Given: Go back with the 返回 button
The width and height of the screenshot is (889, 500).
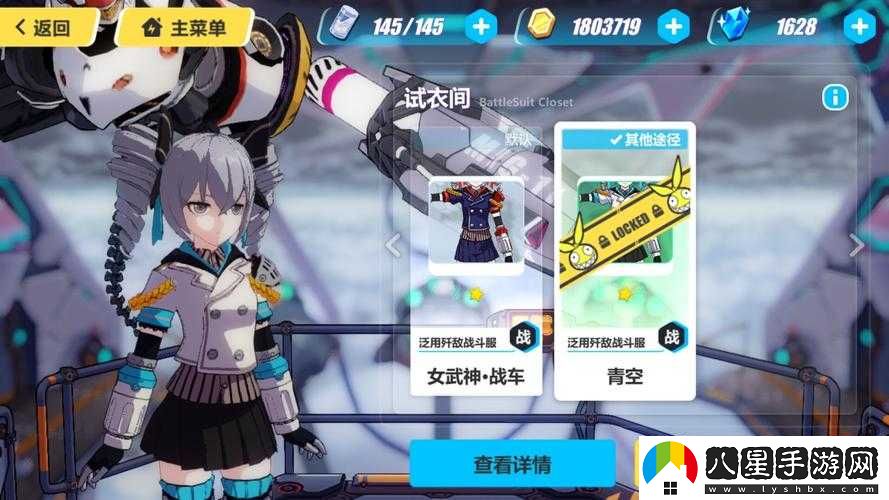Looking at the screenshot, I should [47, 27].
